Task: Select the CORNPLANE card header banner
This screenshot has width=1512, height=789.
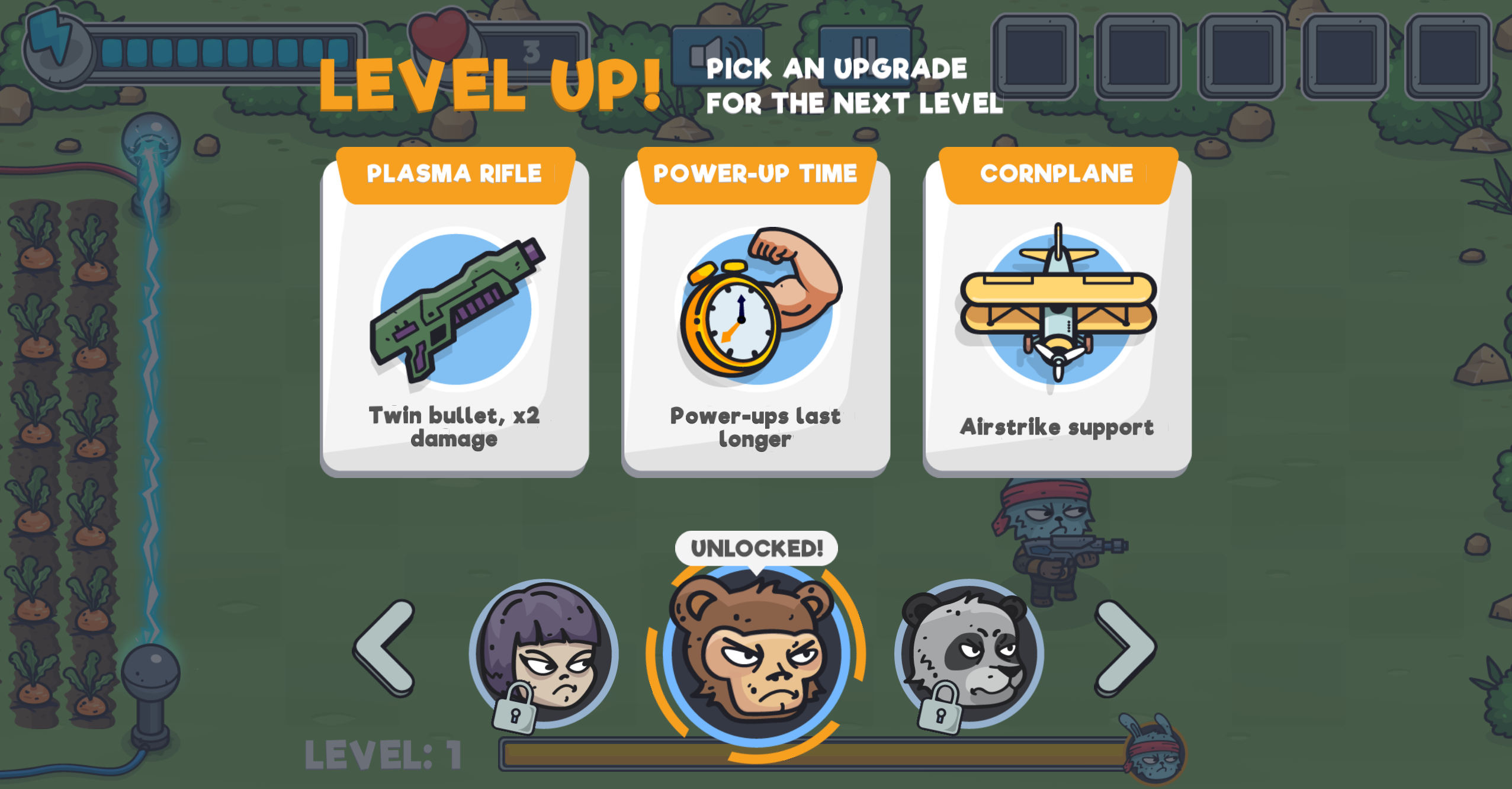Action: coord(1058,173)
